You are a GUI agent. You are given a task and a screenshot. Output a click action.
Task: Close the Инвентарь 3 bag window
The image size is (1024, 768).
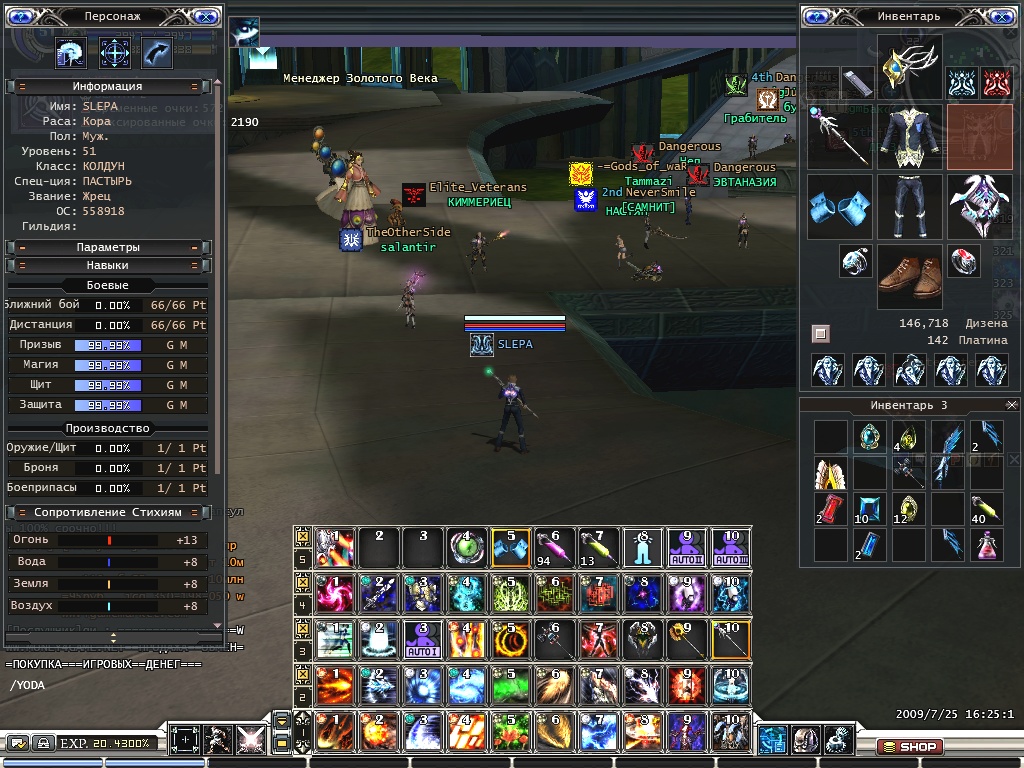[1010, 404]
